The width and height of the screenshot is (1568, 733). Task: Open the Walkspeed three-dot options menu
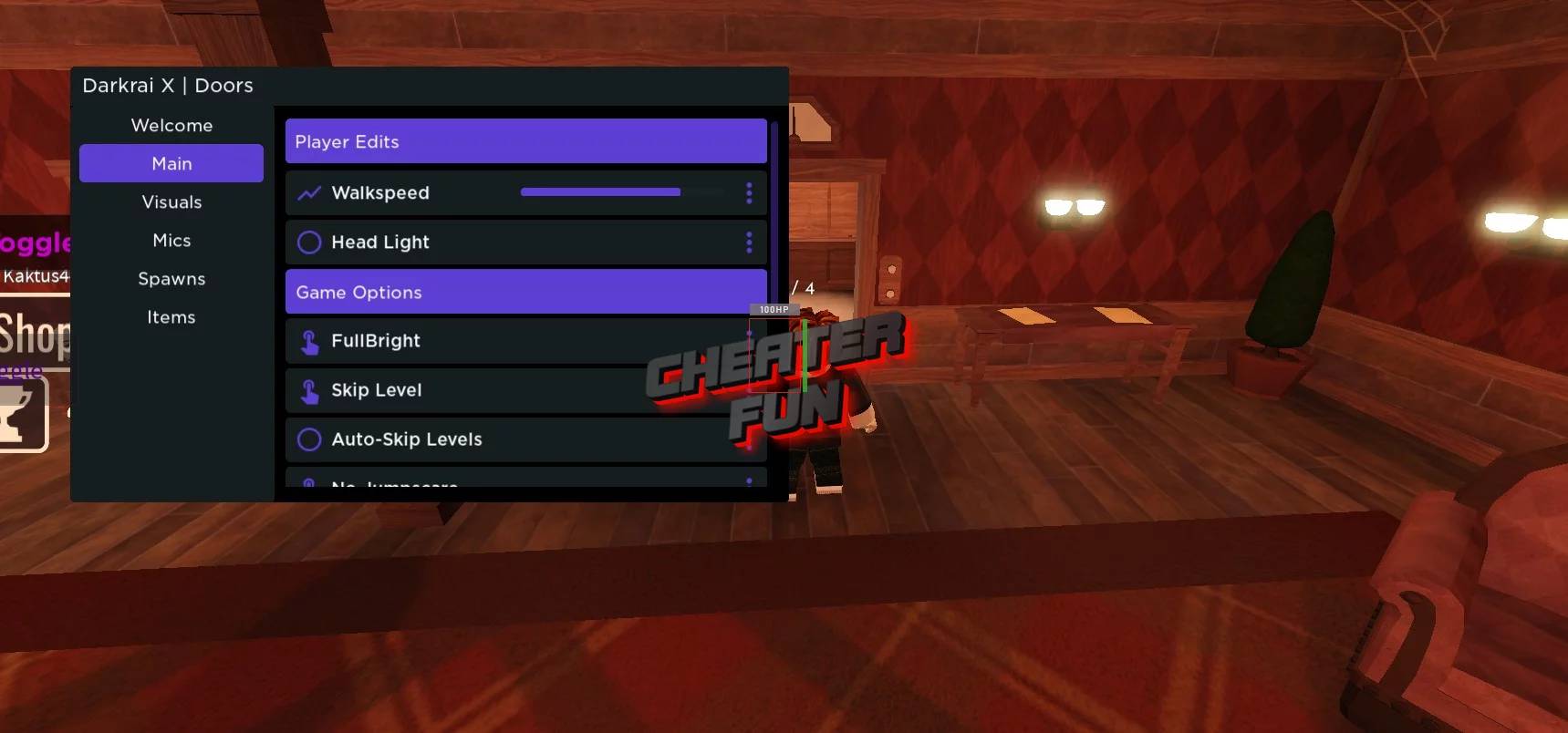click(749, 192)
